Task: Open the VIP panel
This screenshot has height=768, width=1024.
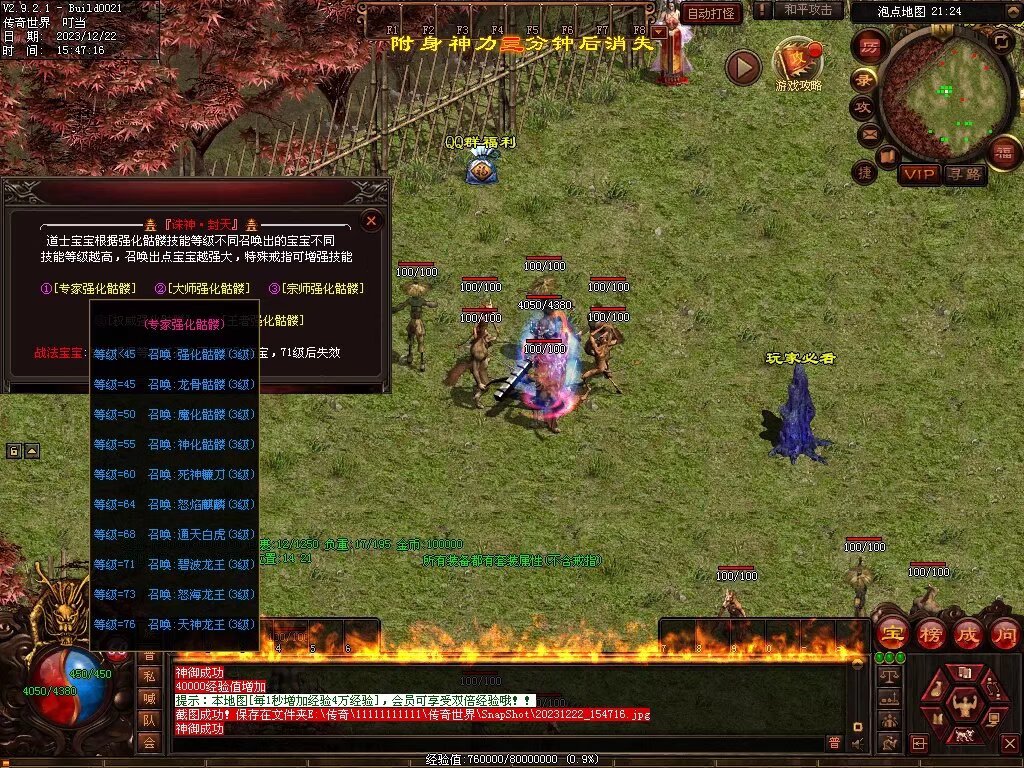Action: coord(918,174)
